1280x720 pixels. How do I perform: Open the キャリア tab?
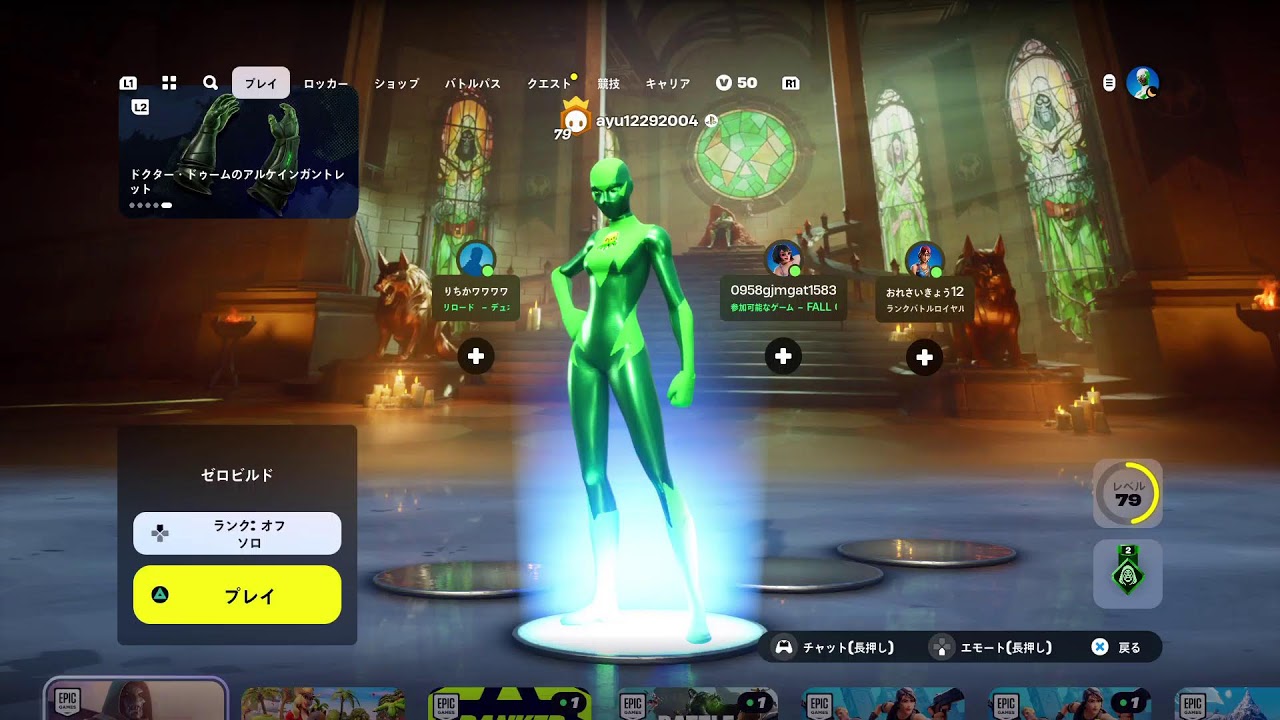pyautogui.click(x=668, y=84)
